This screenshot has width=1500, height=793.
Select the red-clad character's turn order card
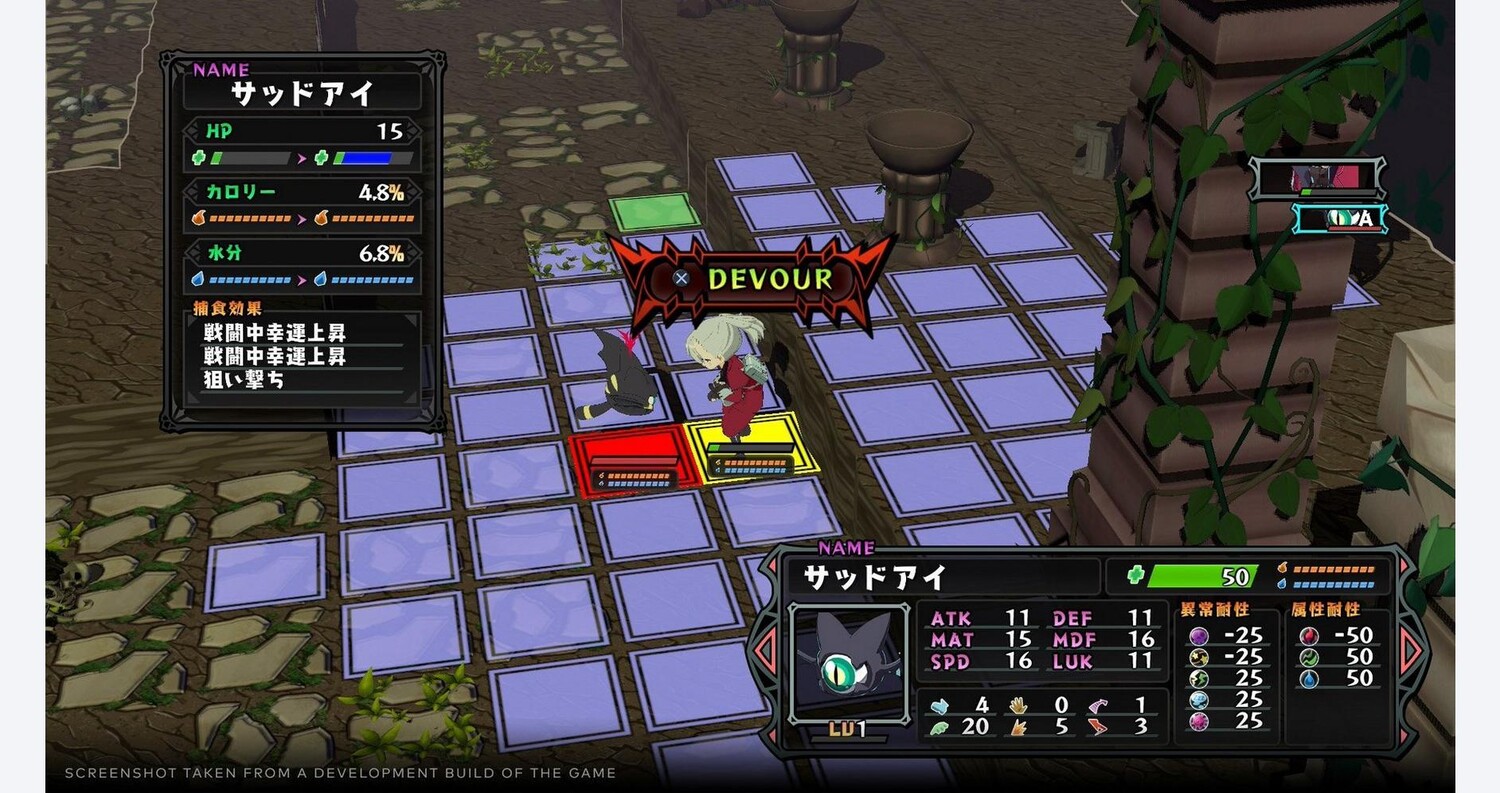(1320, 179)
